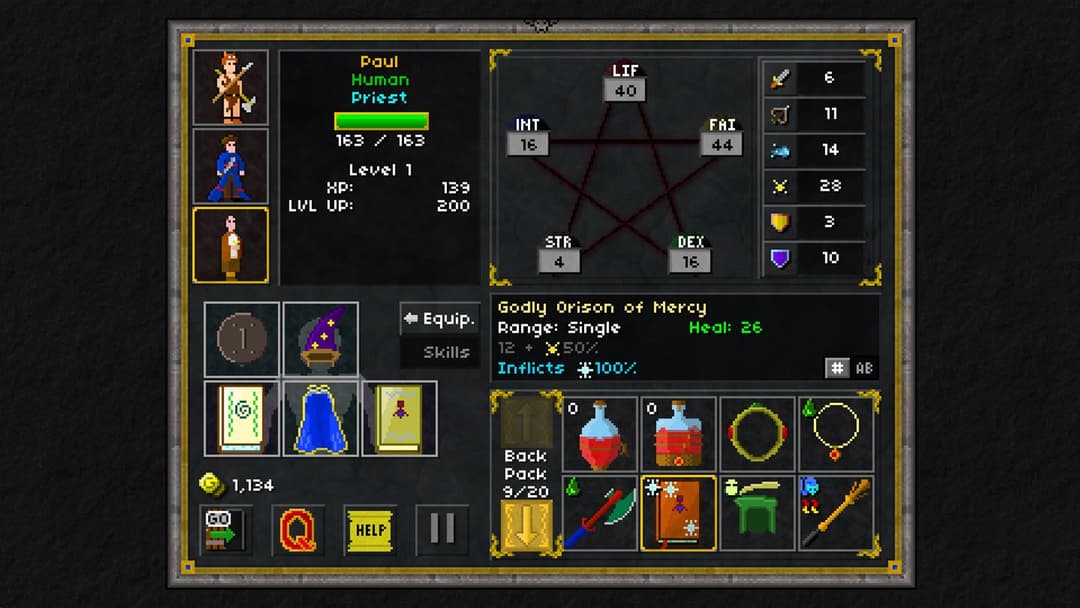Pick the gold ring in the backpack
This screenshot has width=1080, height=608.
[x=757, y=434]
